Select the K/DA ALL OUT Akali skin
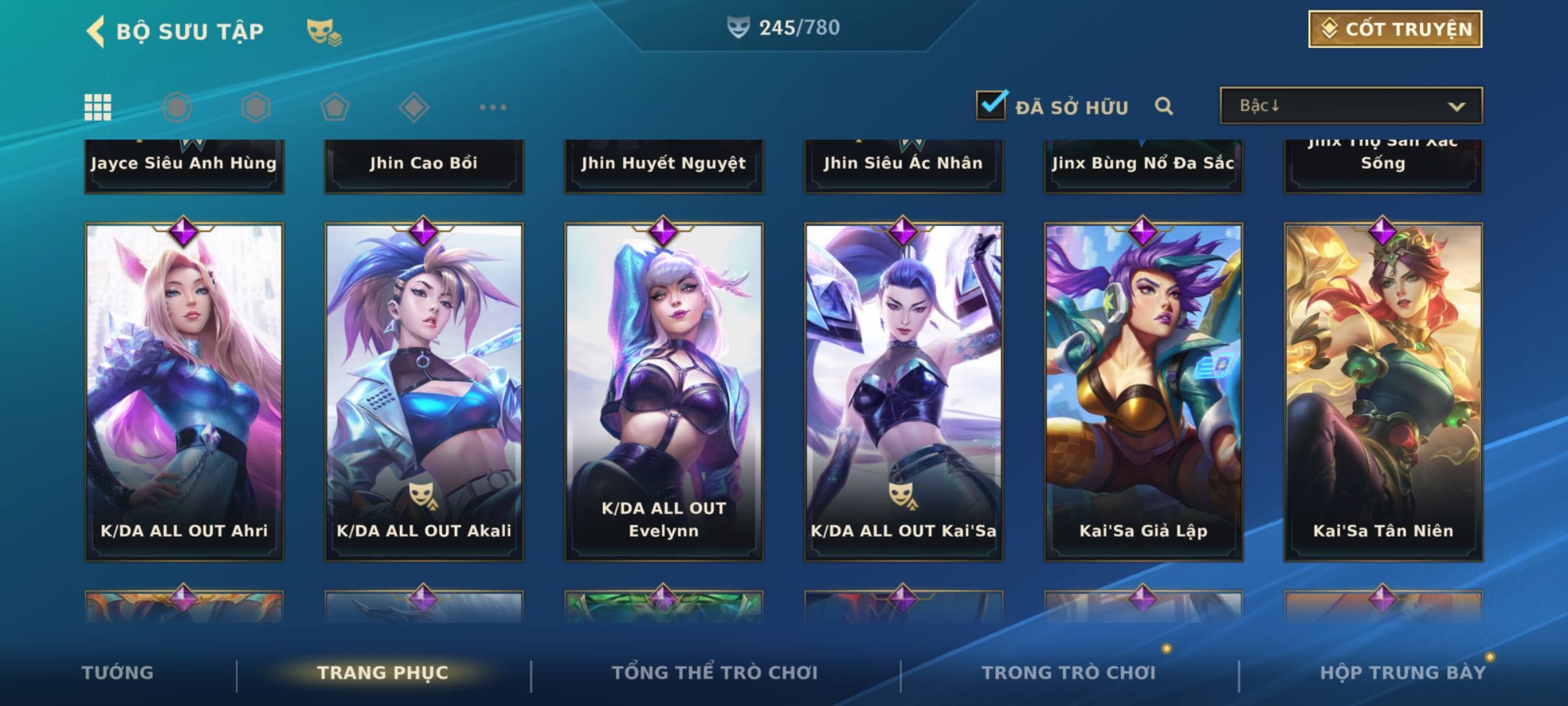Viewport: 1568px width, 706px height. point(424,392)
